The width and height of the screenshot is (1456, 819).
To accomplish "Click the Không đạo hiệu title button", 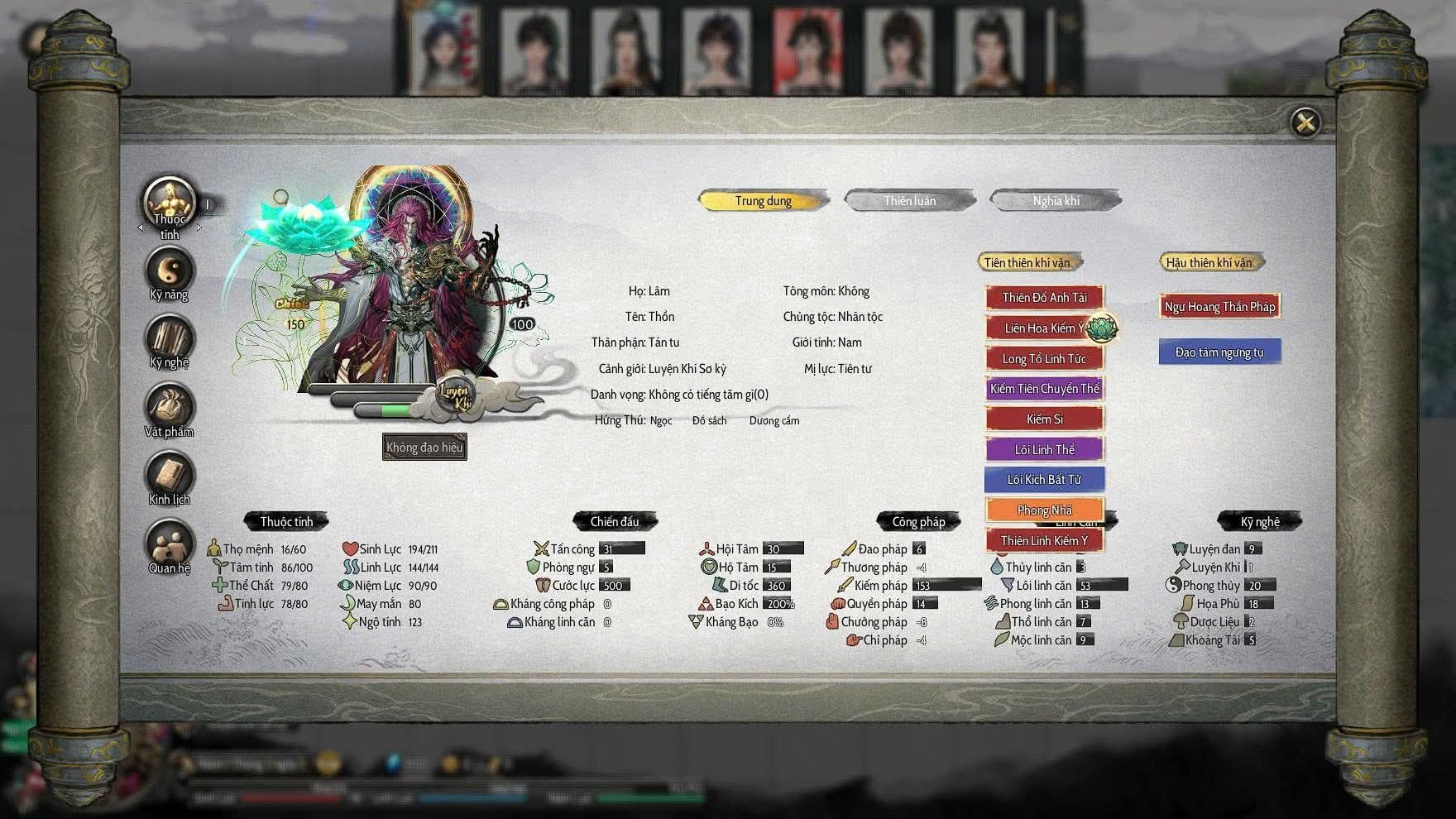I will tap(424, 448).
